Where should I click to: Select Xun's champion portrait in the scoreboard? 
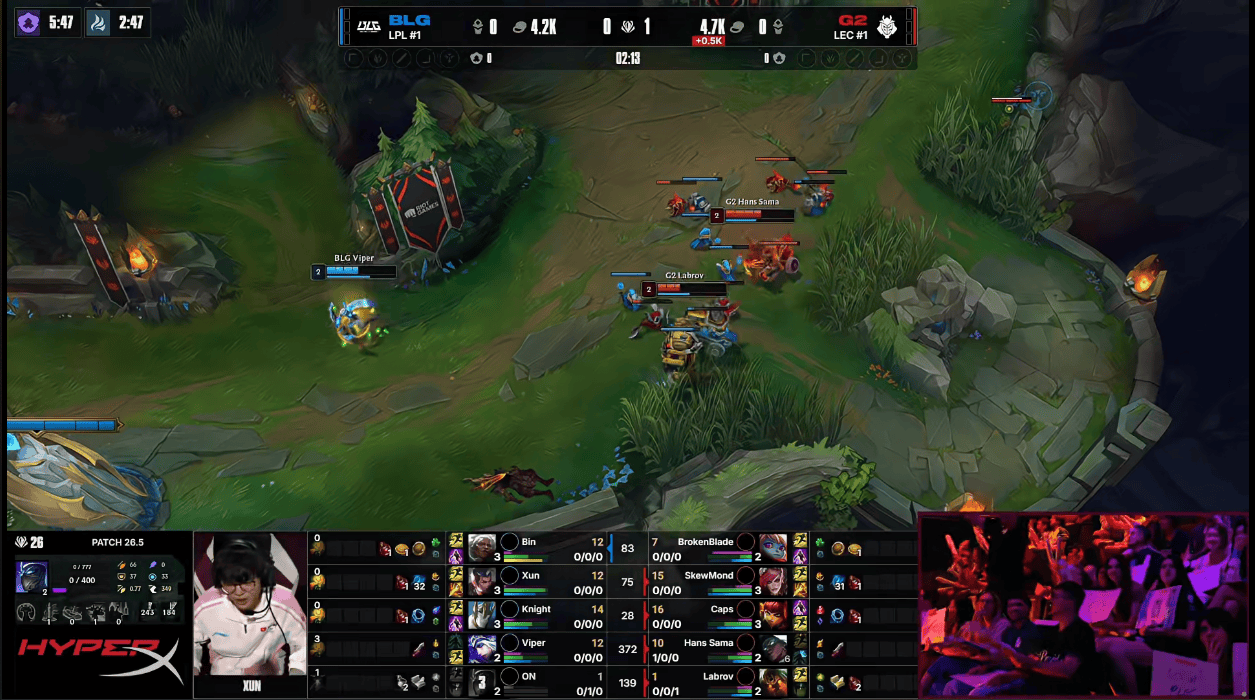point(482,581)
